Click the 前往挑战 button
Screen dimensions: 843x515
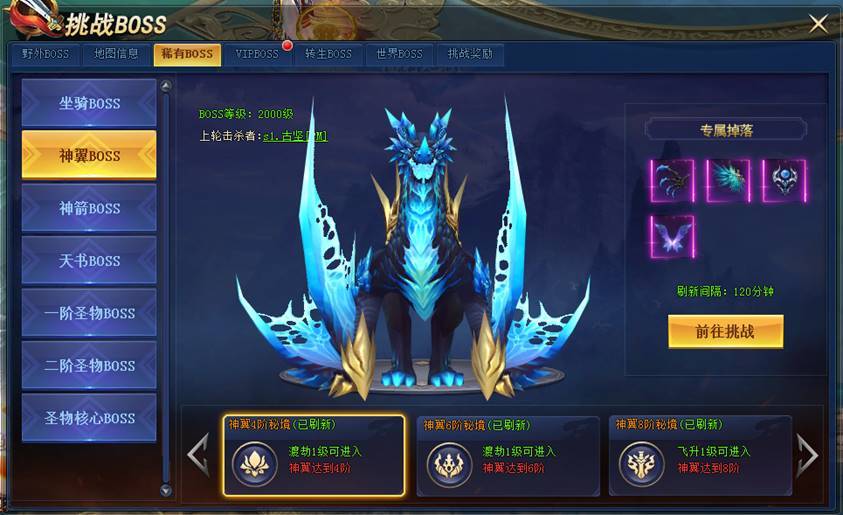[725, 332]
